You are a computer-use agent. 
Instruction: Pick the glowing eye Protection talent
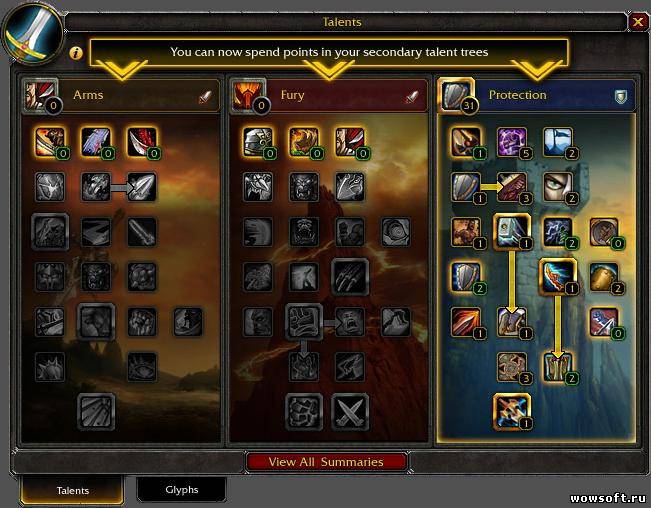(558, 187)
